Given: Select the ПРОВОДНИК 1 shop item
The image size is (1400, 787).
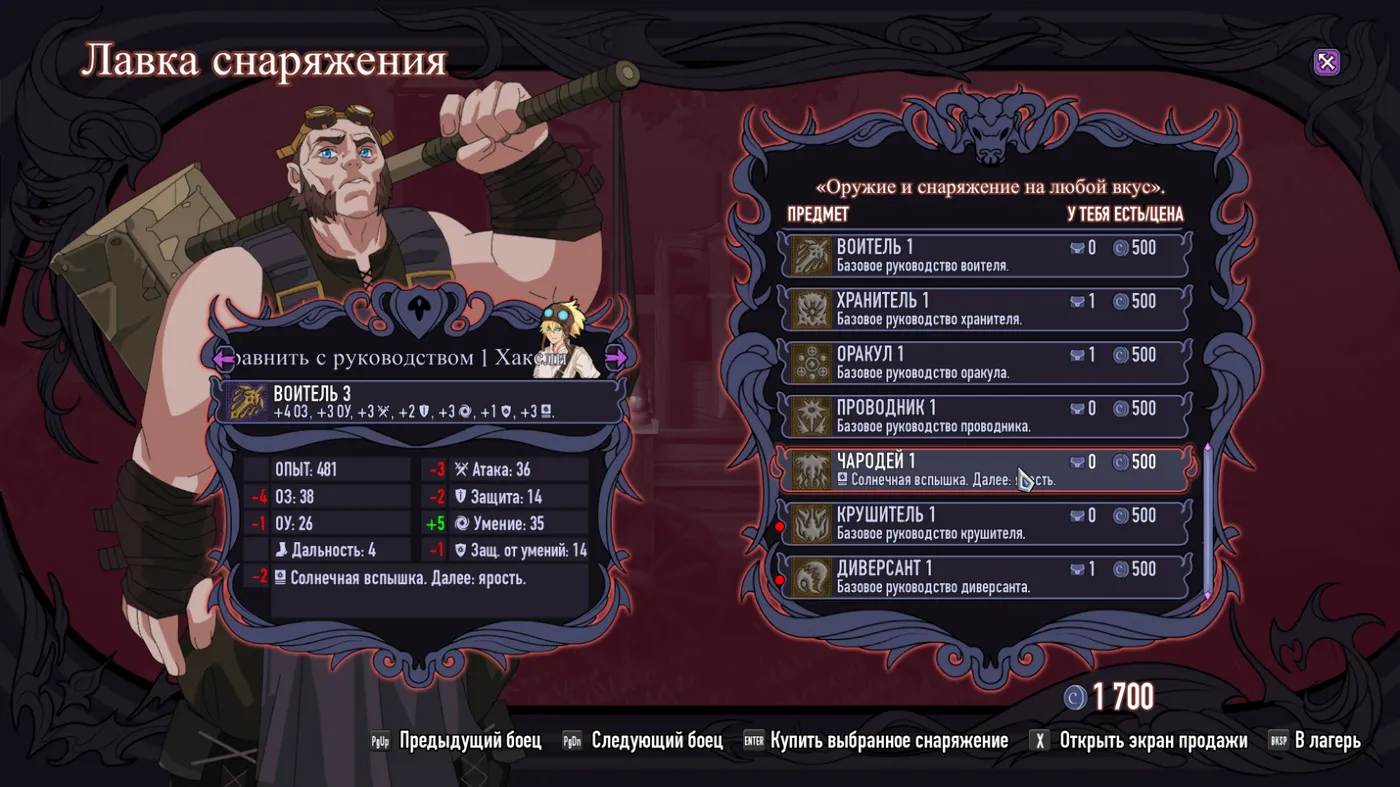Looking at the screenshot, I should tap(985, 417).
